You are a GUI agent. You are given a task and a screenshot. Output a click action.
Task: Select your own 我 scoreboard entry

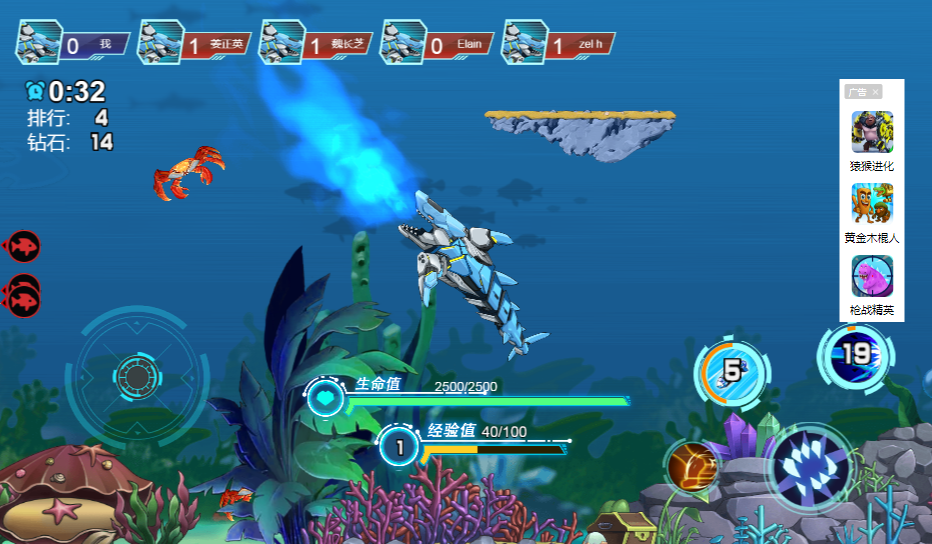coord(73,44)
